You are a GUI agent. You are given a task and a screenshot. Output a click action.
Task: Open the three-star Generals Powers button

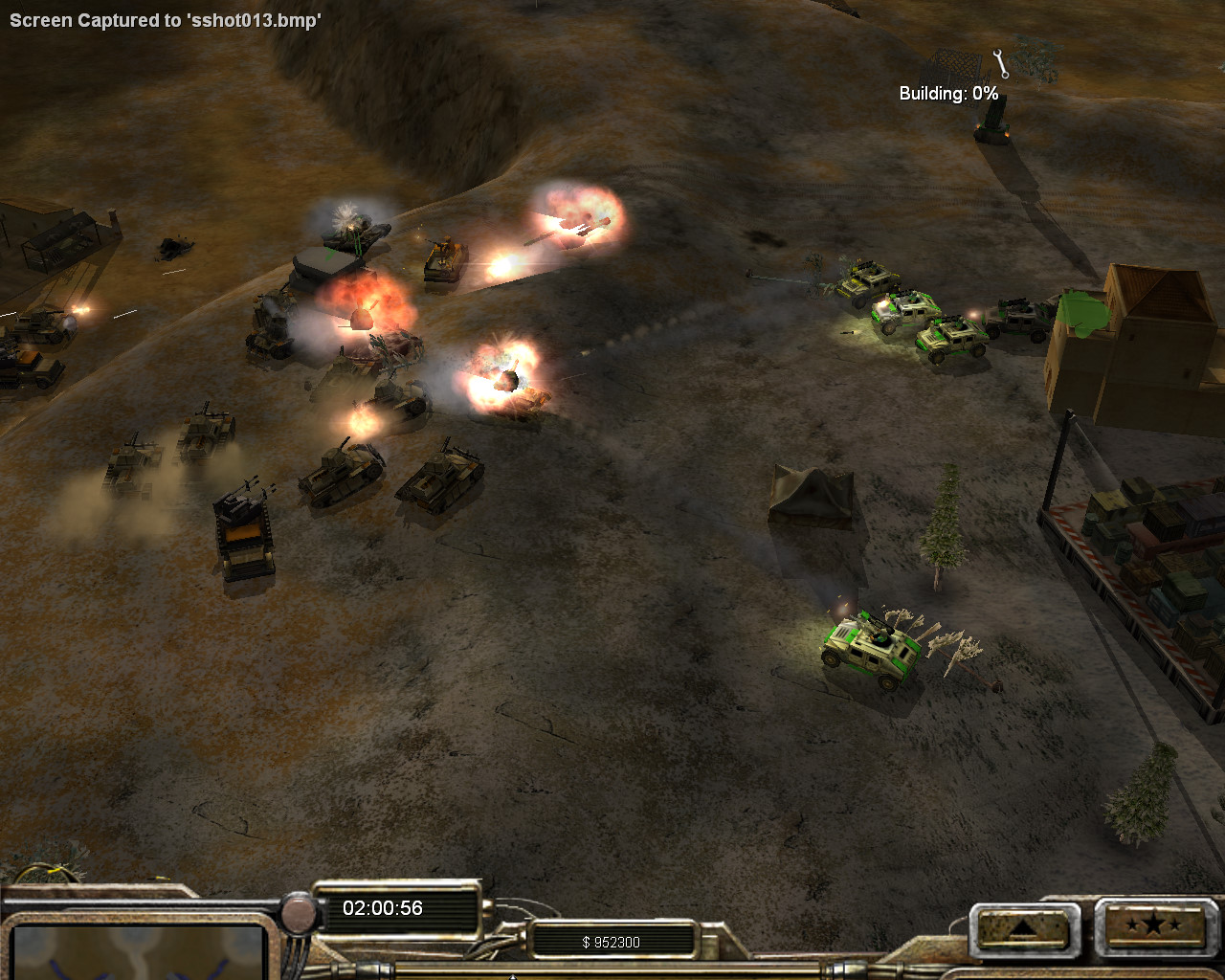point(1151,925)
